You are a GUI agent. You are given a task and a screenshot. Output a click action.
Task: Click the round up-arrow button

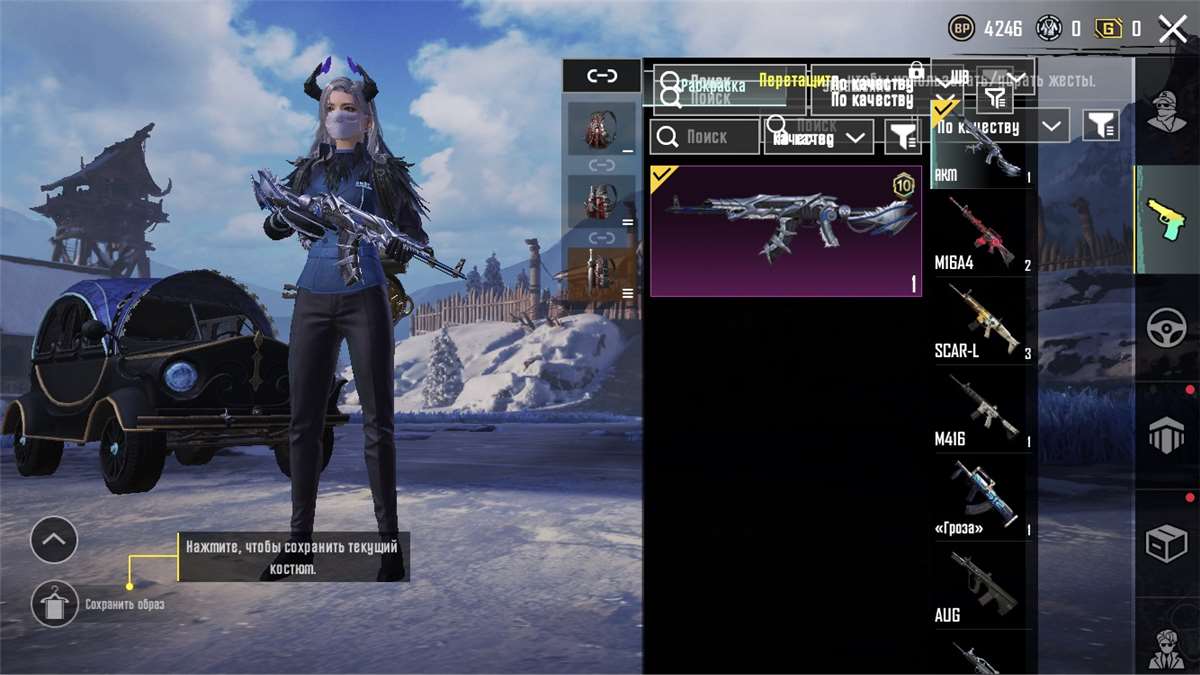(x=54, y=541)
